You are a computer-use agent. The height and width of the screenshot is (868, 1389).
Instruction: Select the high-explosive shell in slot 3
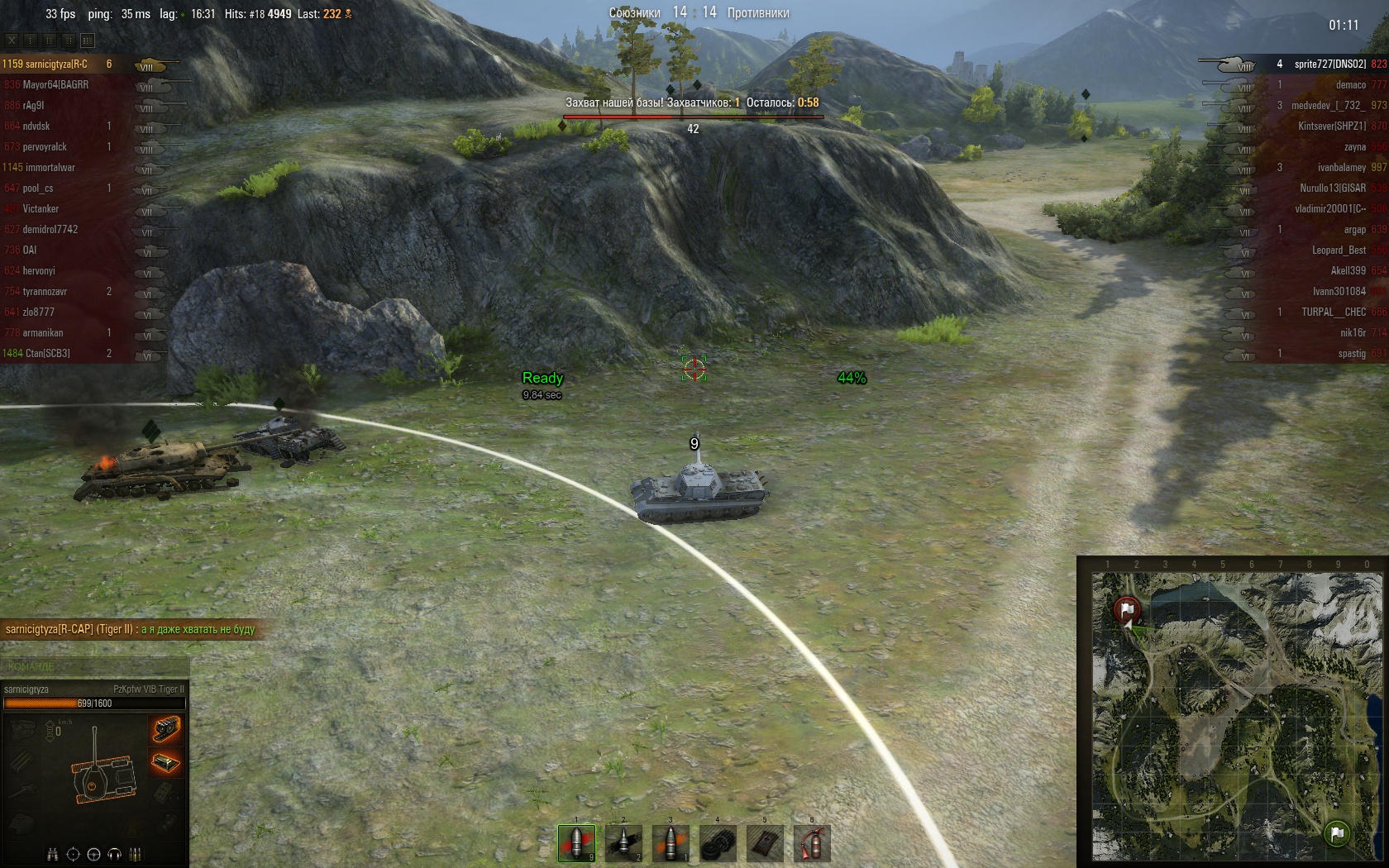click(x=671, y=842)
